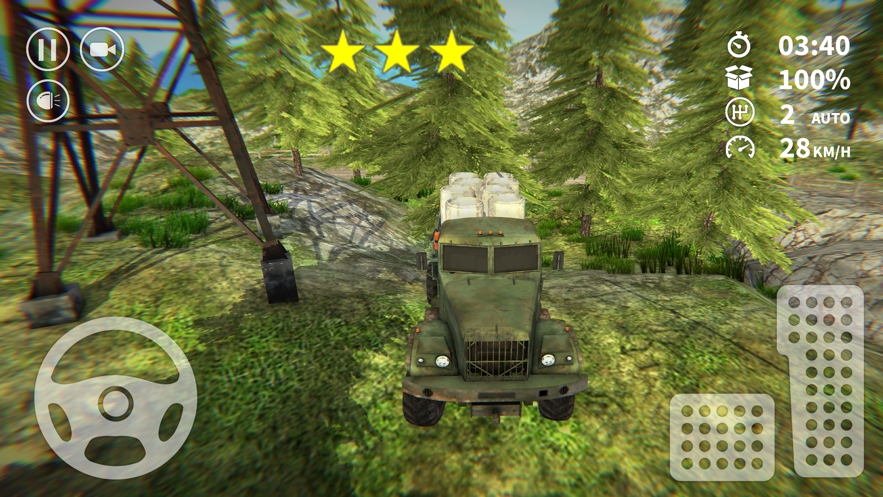
Task: Change the gear shift mode icon
Action: [x=740, y=114]
